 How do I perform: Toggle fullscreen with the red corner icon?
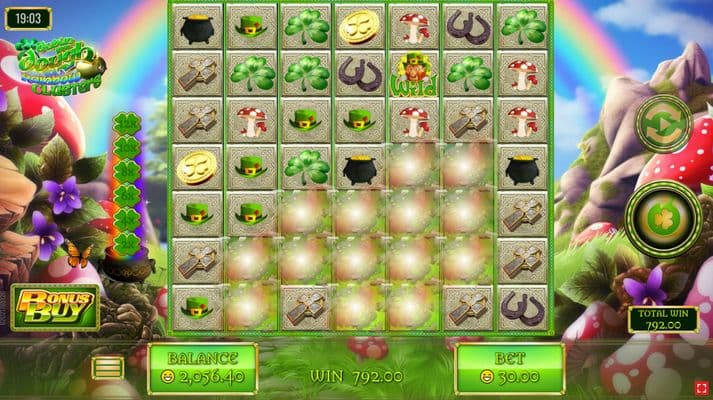pos(702,387)
